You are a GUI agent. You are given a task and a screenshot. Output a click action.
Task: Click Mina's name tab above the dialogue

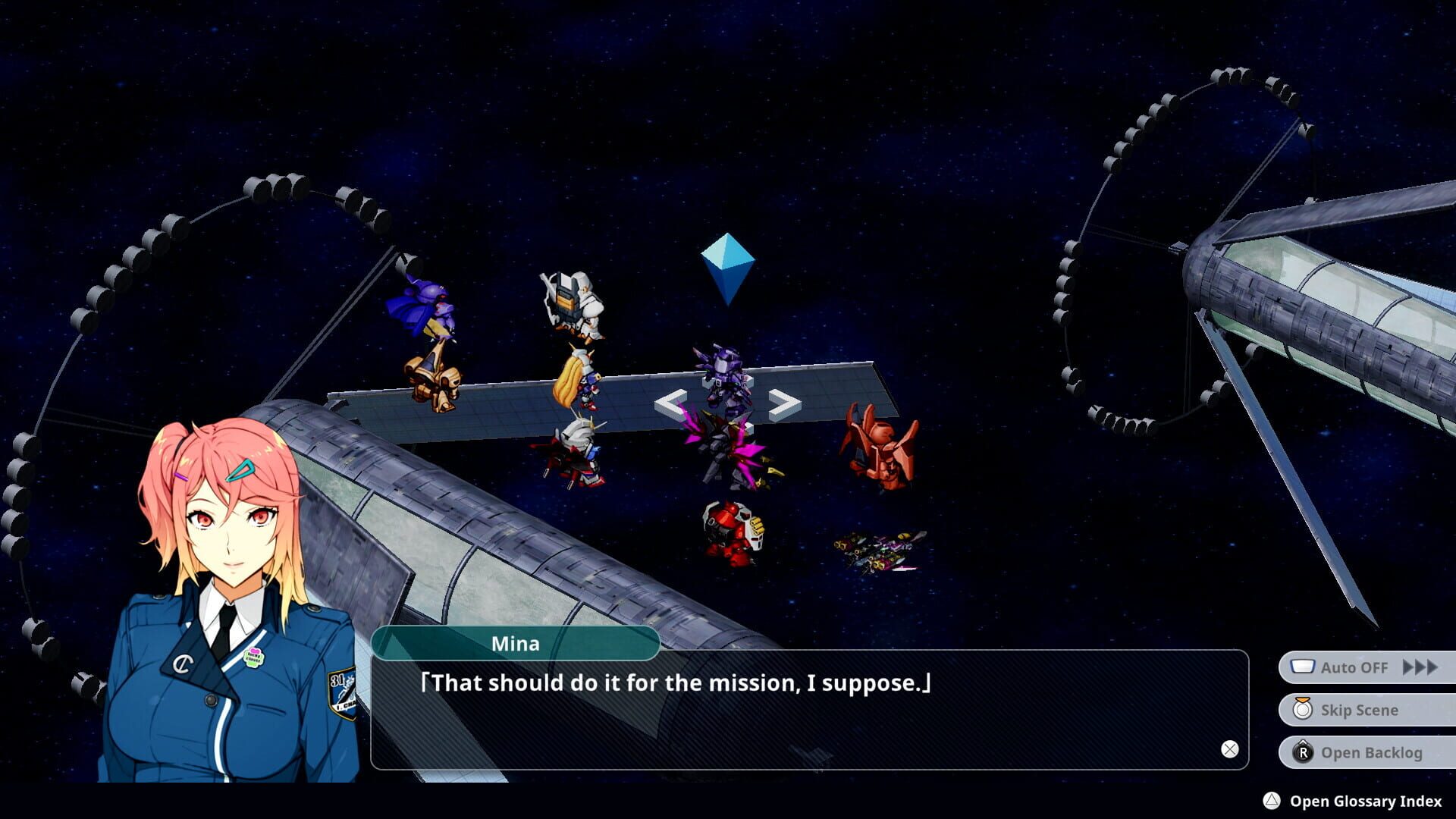click(x=517, y=644)
